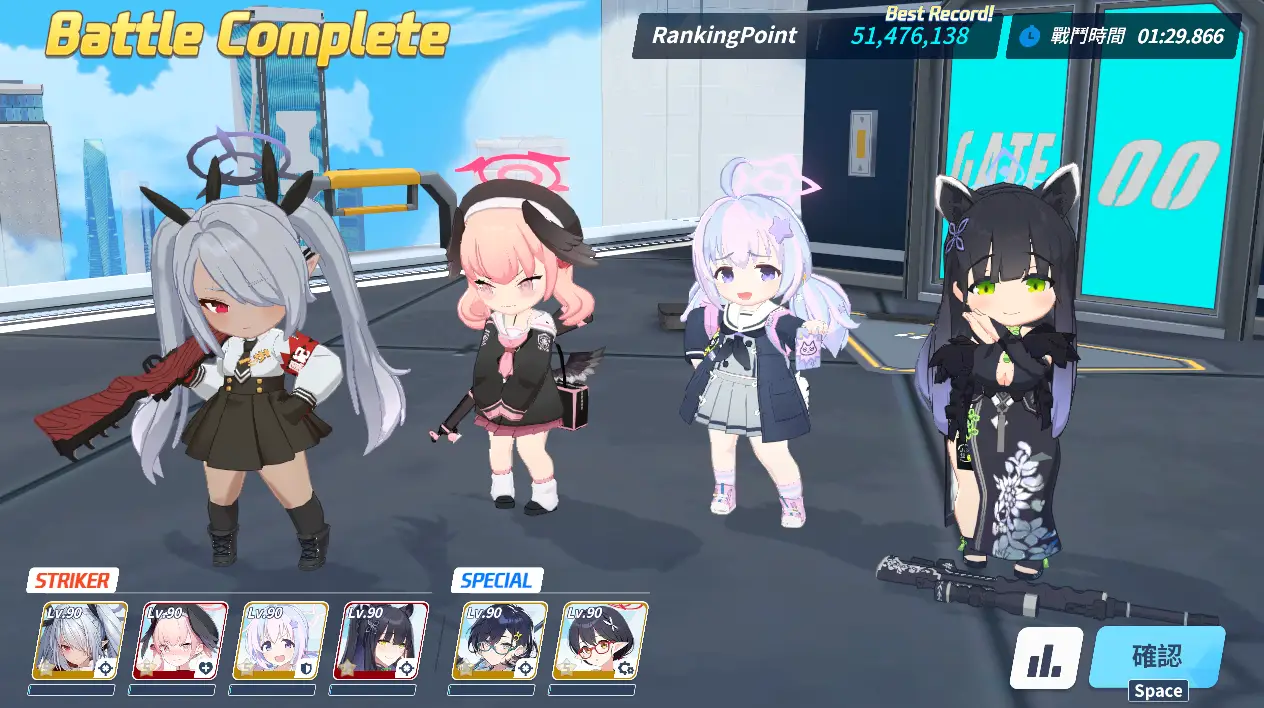This screenshot has height=708, width=1264.
Task: Choose the lavender-haired striker portrait
Action: 280,641
